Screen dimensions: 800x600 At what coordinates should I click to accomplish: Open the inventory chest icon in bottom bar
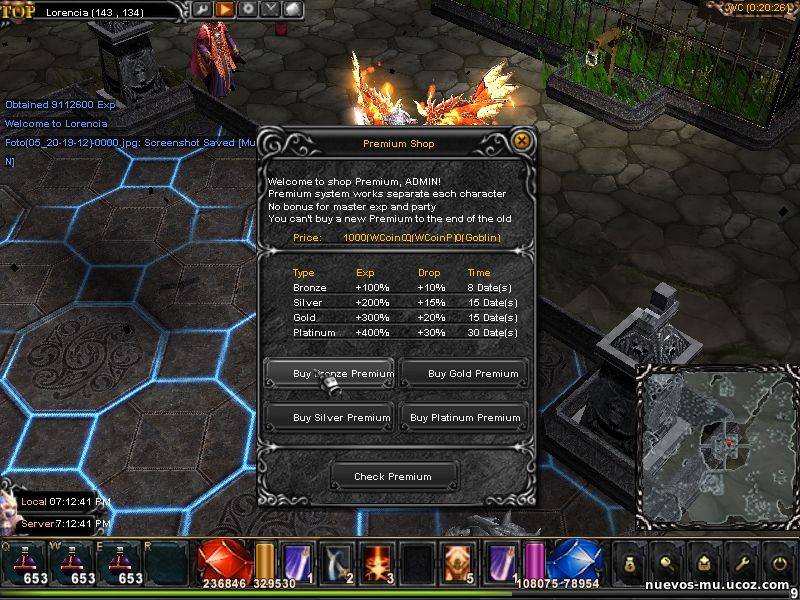pyautogui.click(x=703, y=563)
